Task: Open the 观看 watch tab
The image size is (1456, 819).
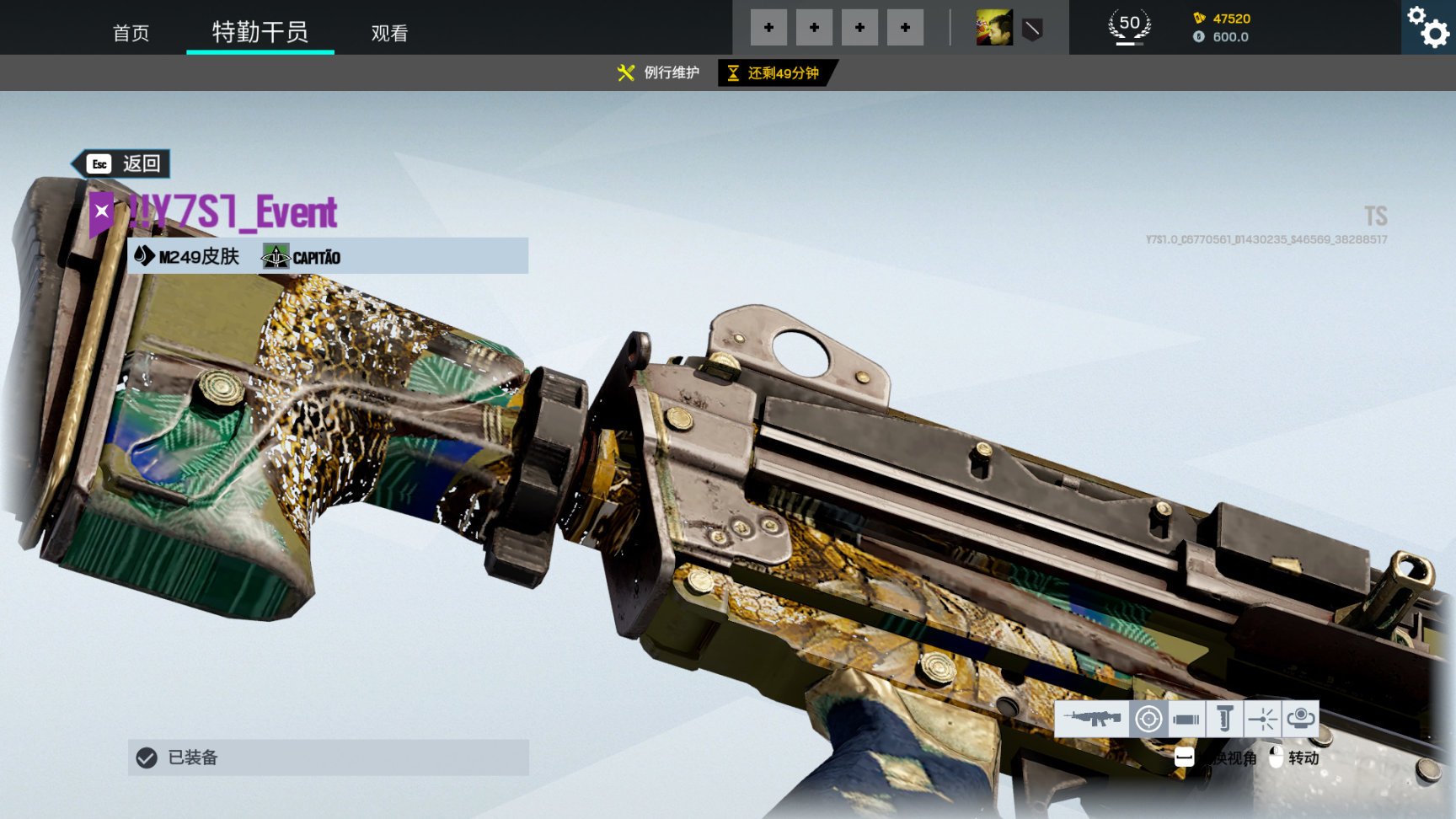Action: coord(389,33)
